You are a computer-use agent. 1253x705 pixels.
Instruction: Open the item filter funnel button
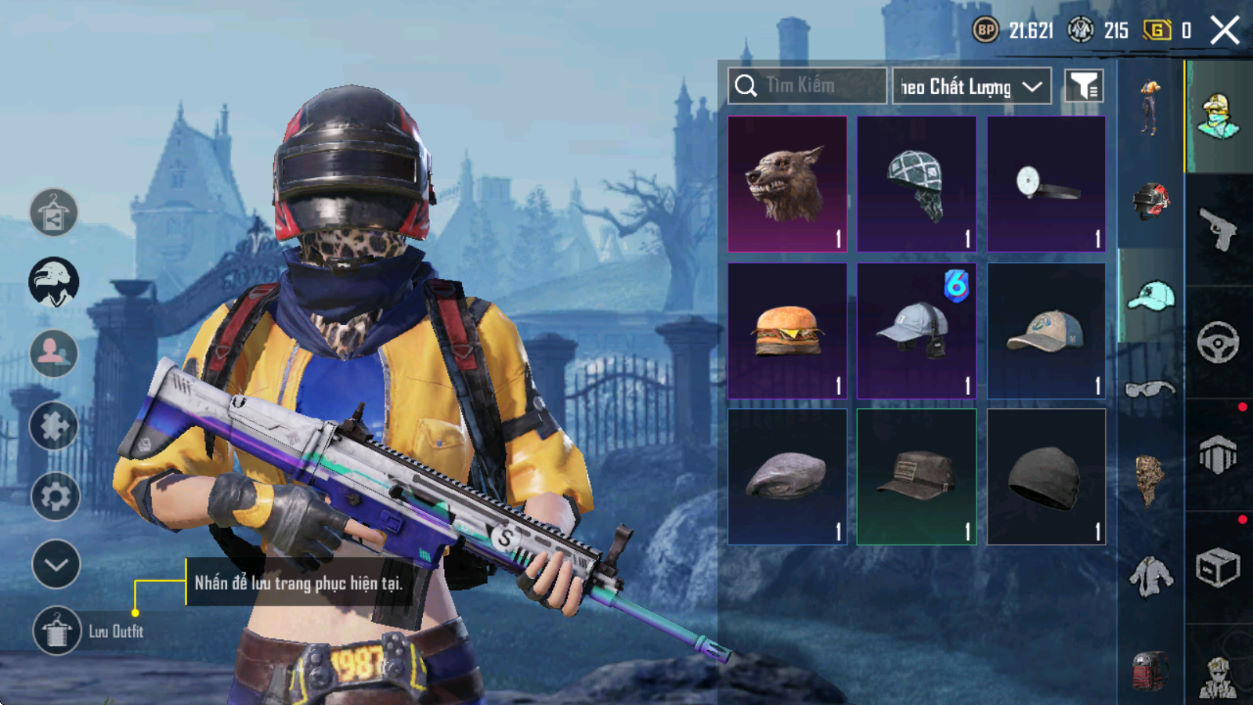(x=1083, y=86)
